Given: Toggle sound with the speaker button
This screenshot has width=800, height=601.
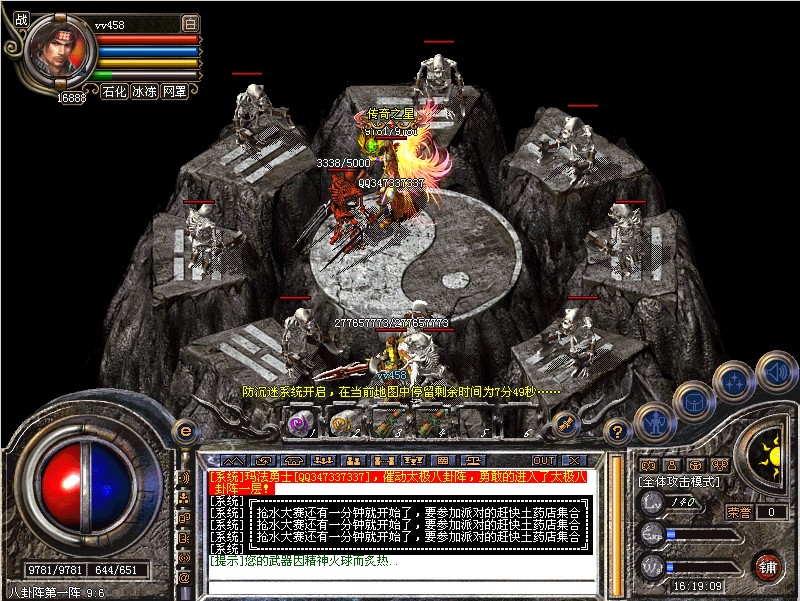Looking at the screenshot, I should coord(776,372).
